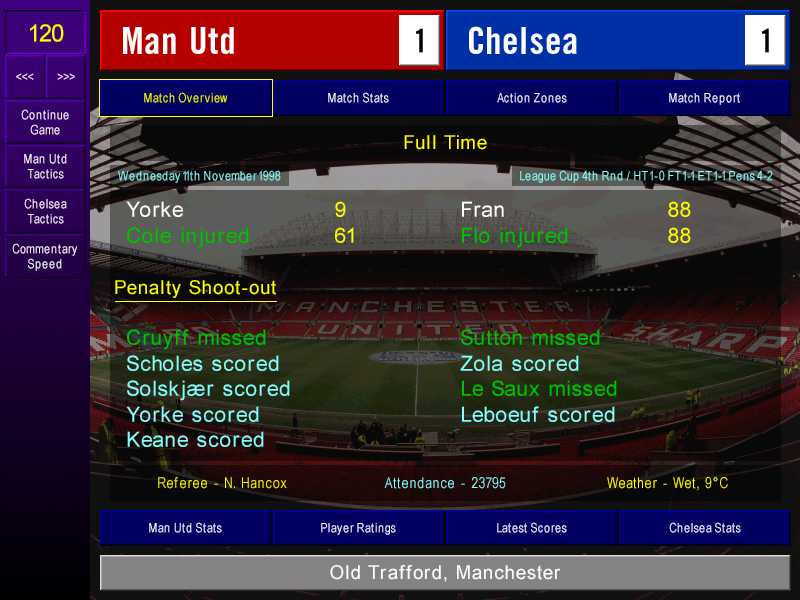The width and height of the screenshot is (800, 600).
Task: Switch to the Match Stats tab
Action: coord(358,98)
